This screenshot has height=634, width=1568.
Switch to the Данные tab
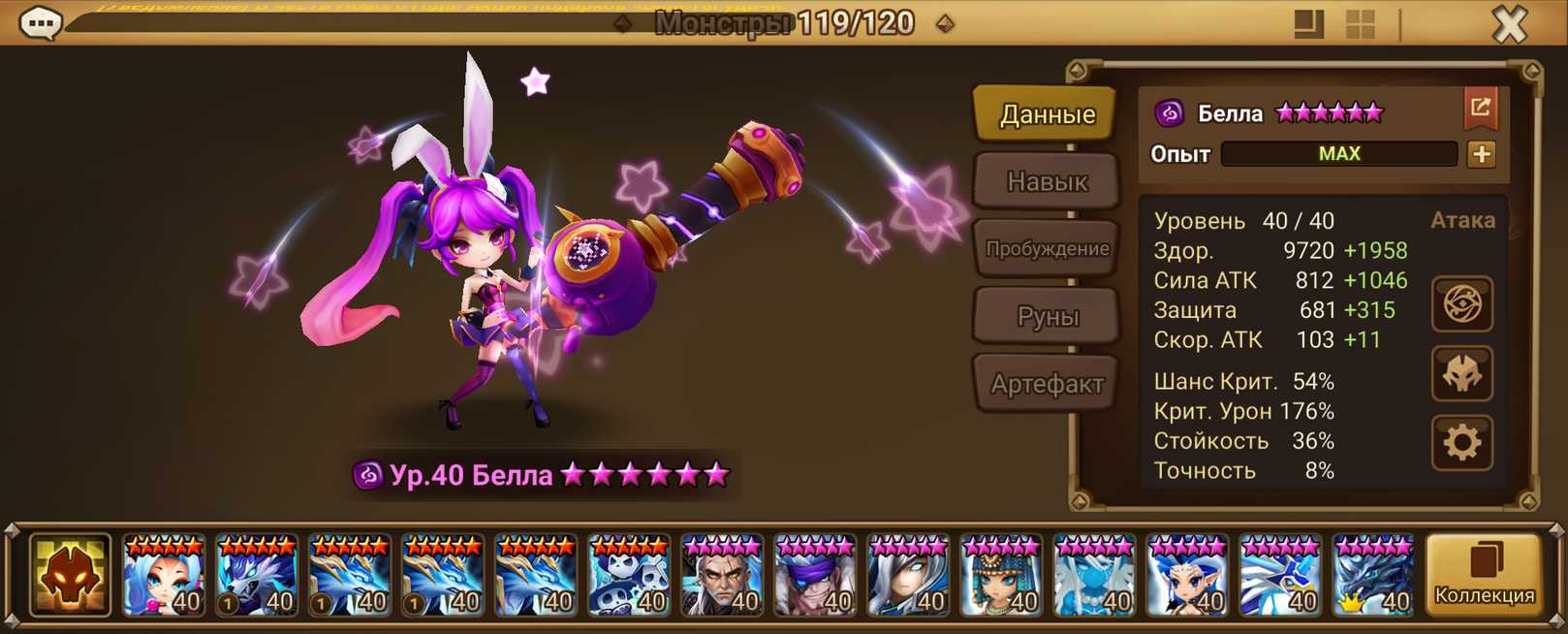click(x=1047, y=114)
